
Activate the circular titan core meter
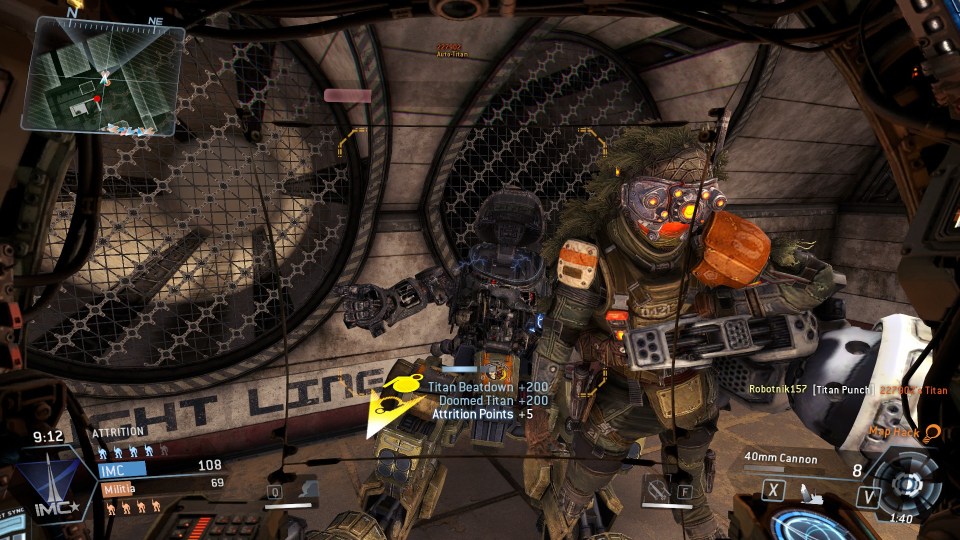[909, 484]
